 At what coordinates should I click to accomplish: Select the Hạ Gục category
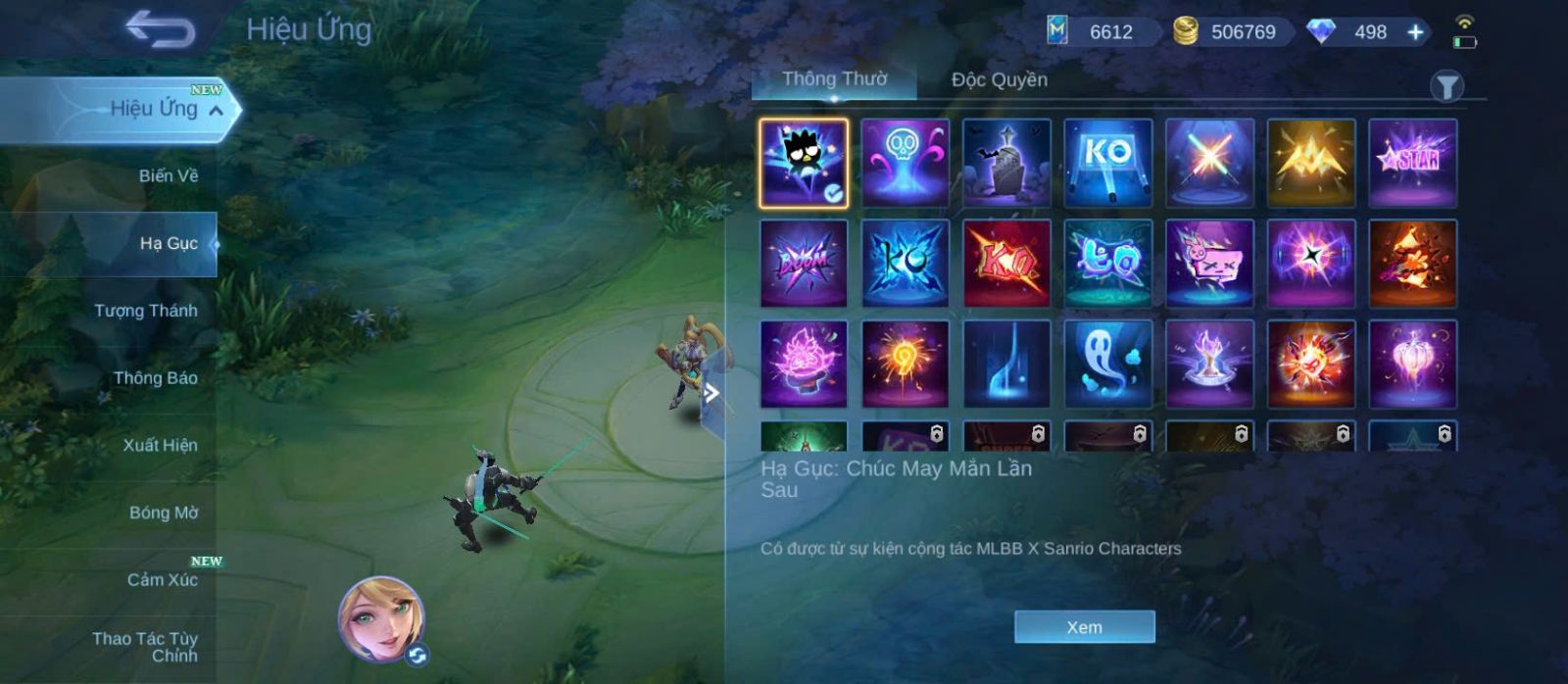coord(168,243)
